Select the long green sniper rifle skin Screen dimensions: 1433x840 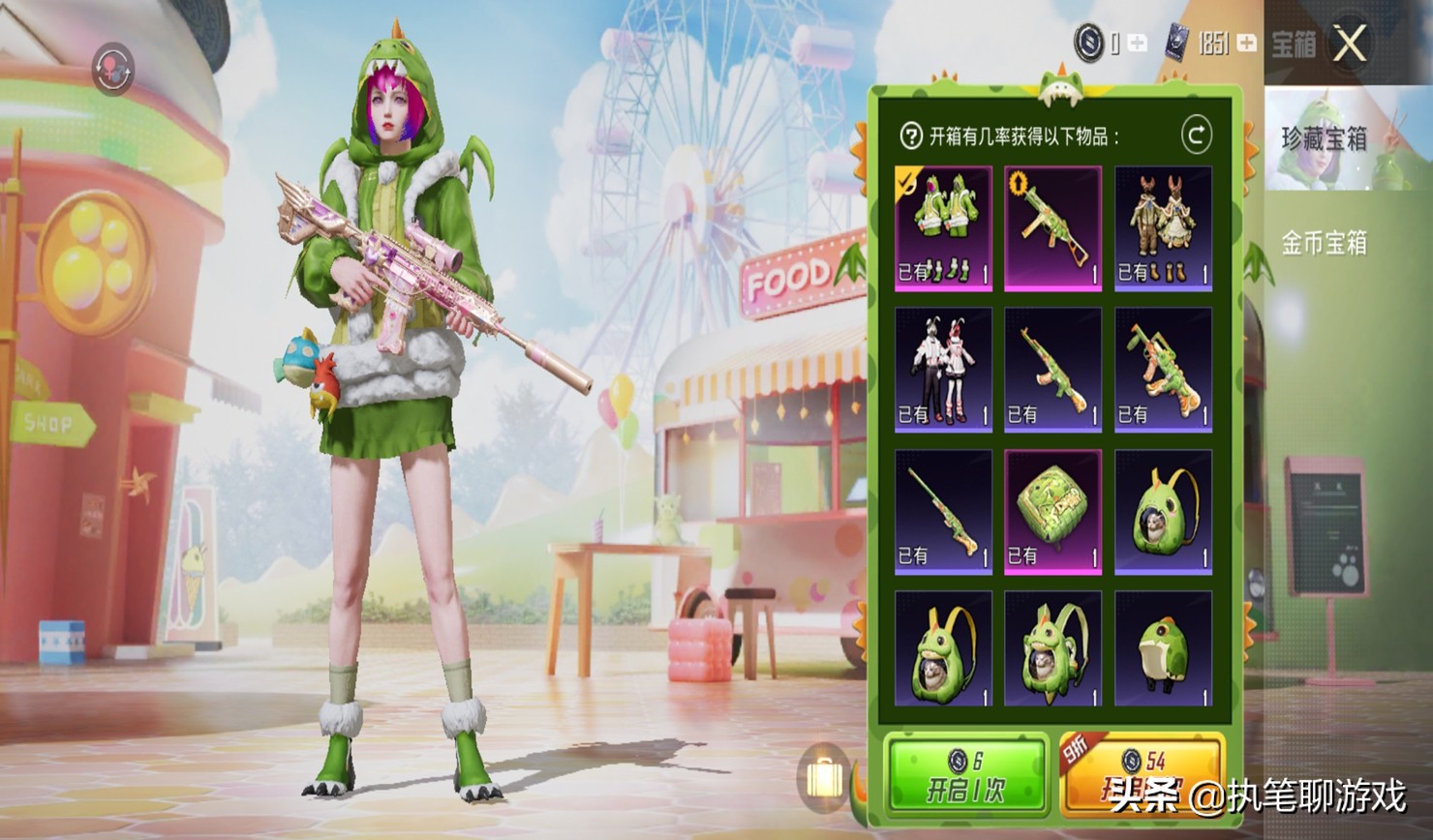943,511
